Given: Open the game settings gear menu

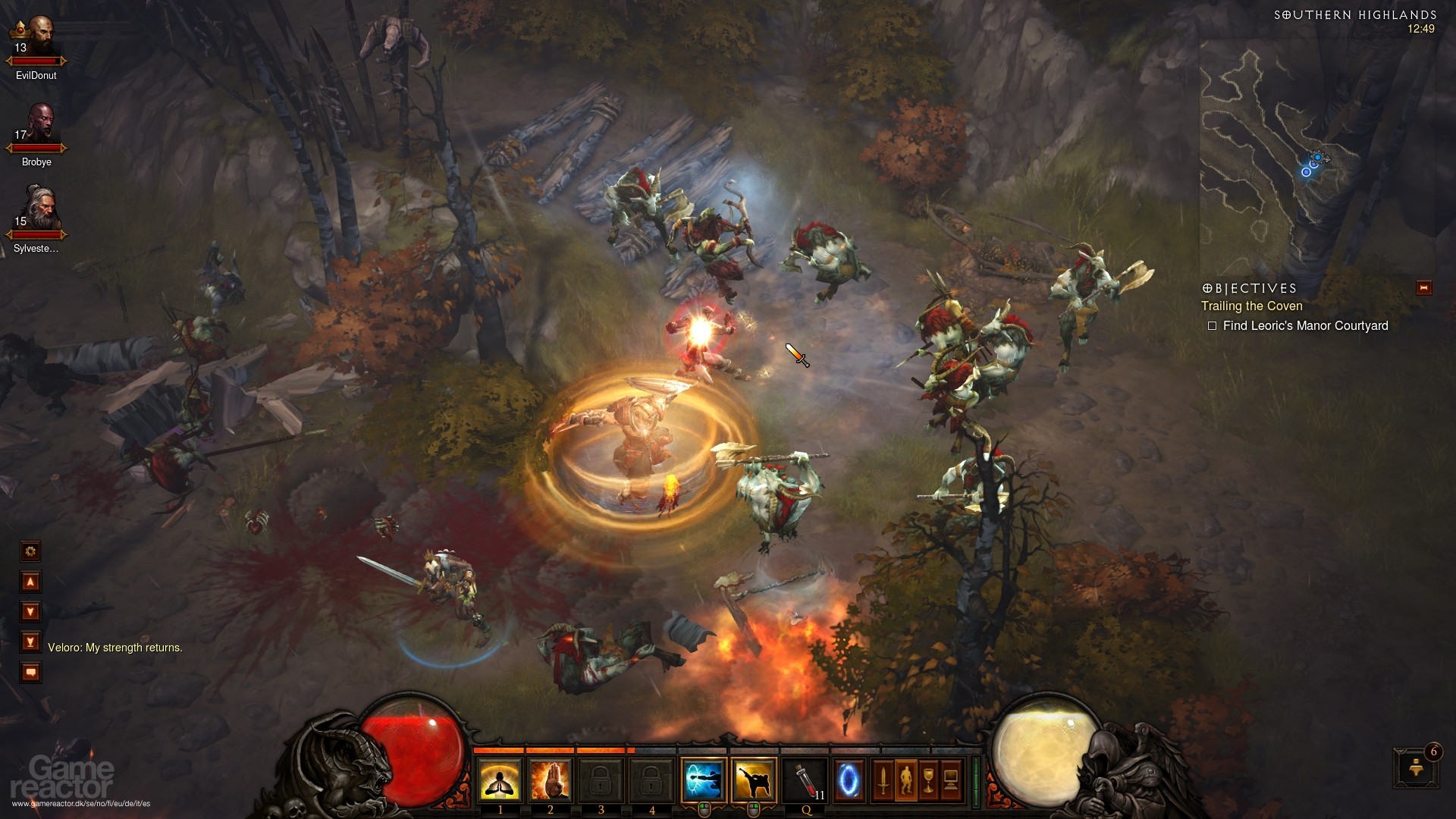Looking at the screenshot, I should click(x=30, y=552).
